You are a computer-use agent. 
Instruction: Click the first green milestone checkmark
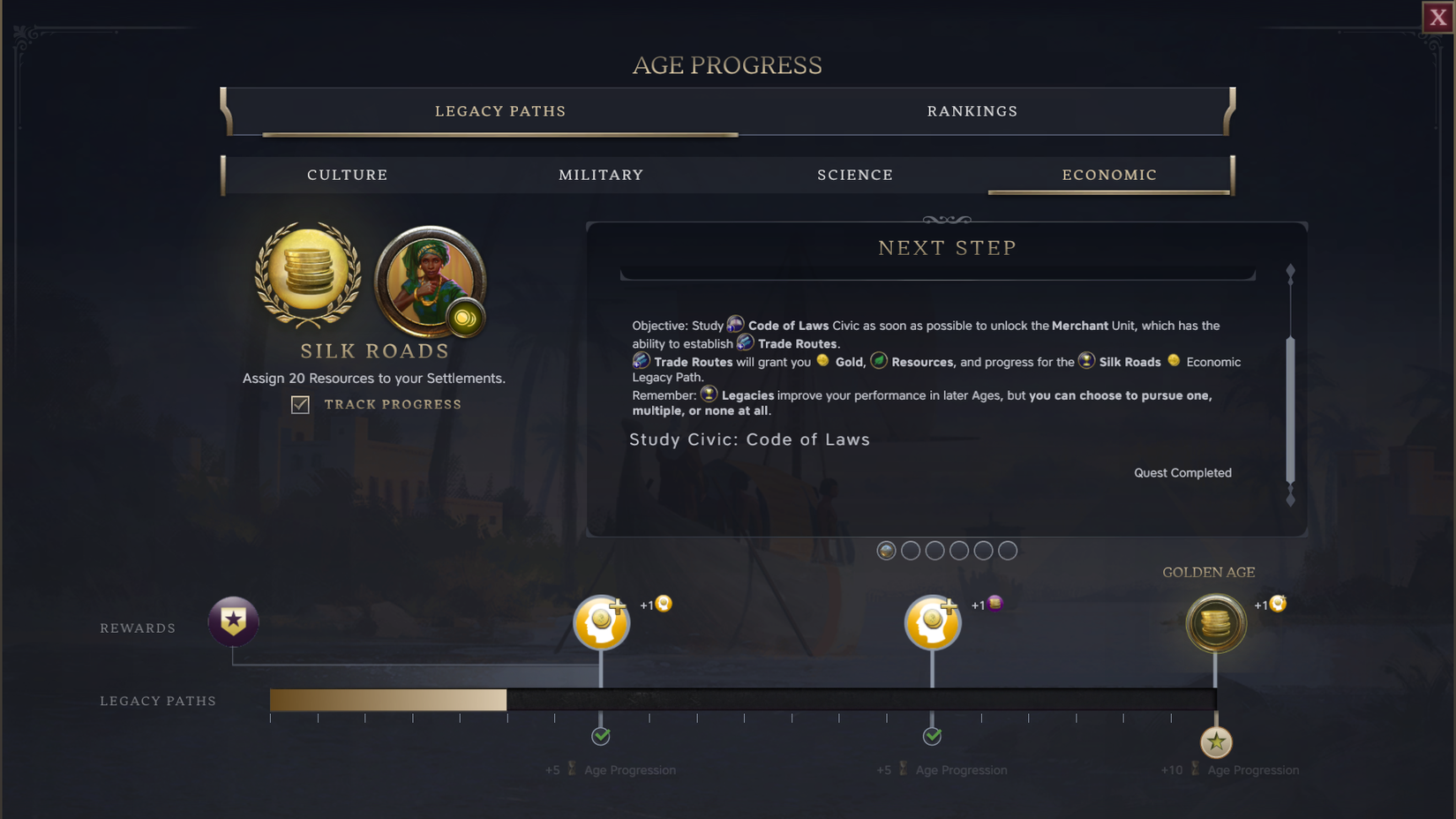pyautogui.click(x=601, y=736)
